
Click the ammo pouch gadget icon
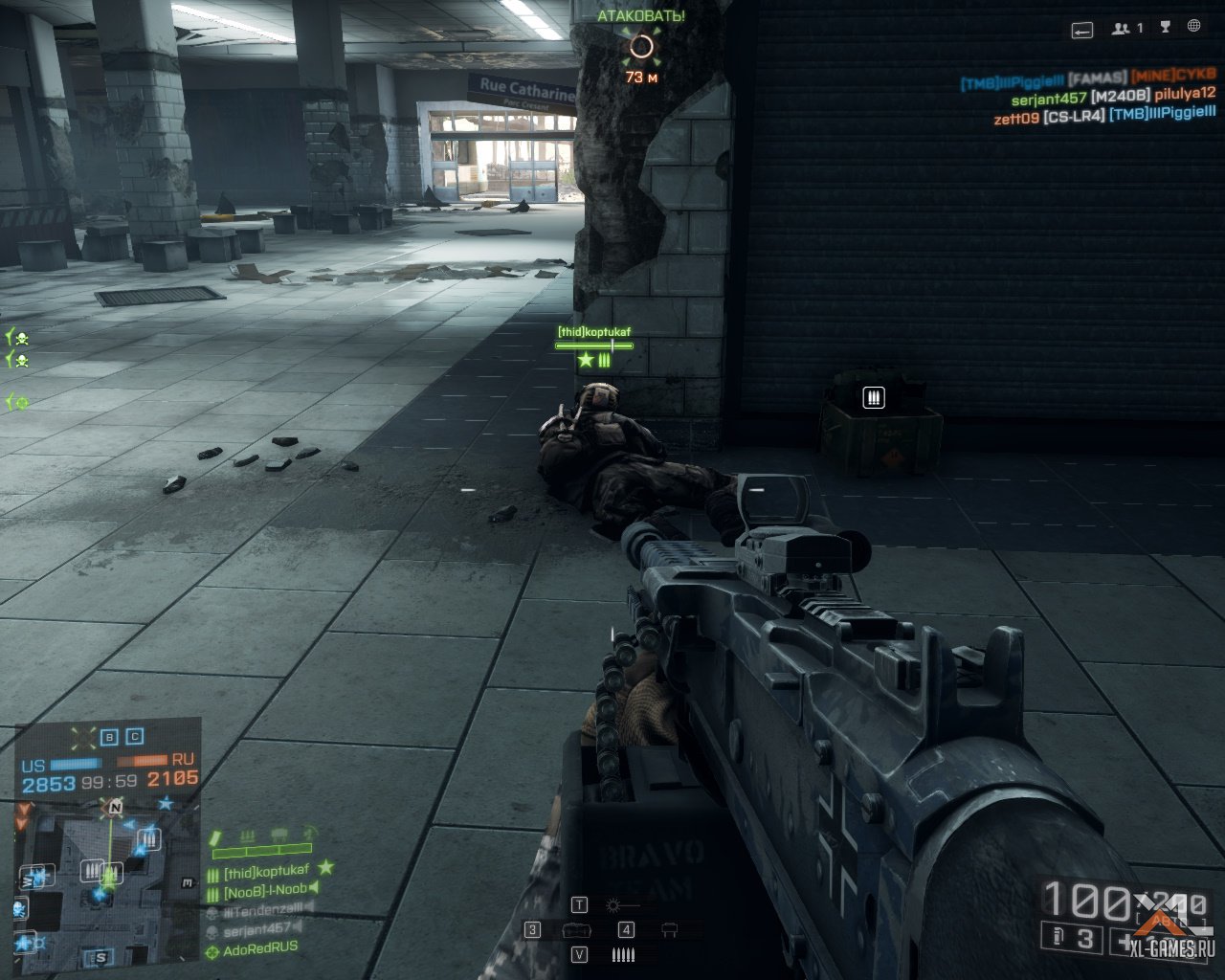click(574, 930)
